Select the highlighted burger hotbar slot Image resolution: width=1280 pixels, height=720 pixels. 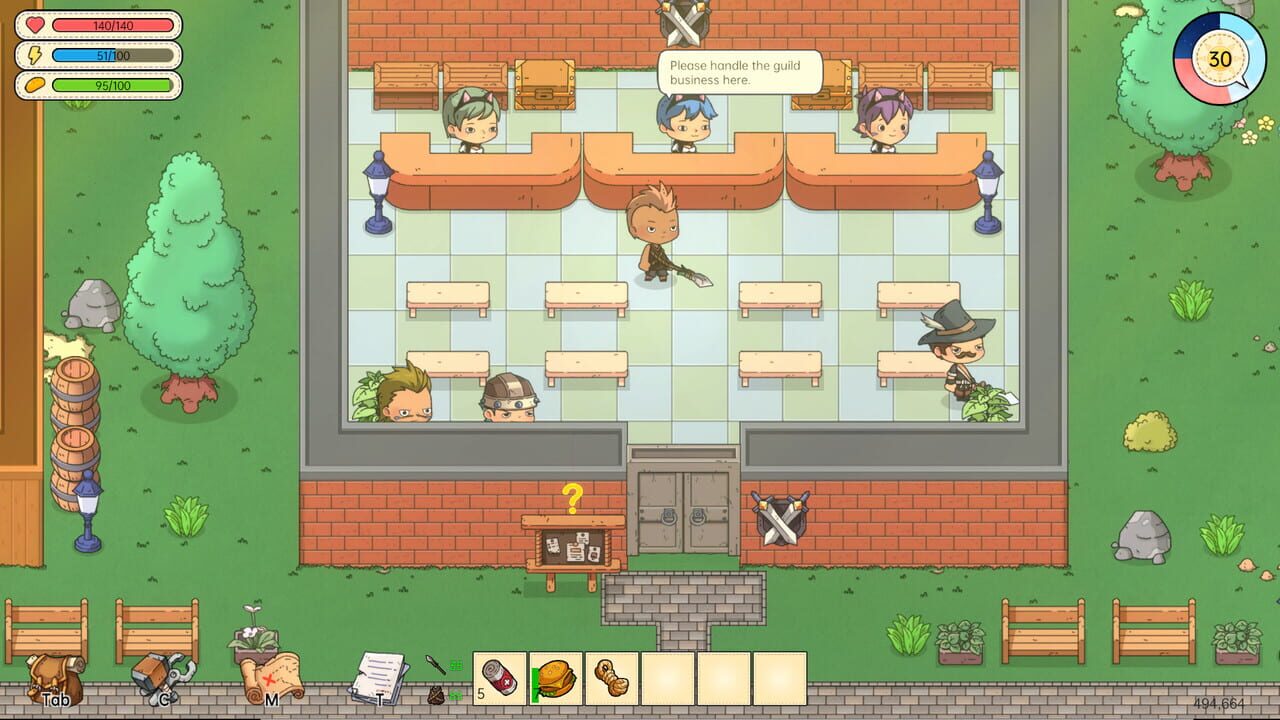(558, 676)
